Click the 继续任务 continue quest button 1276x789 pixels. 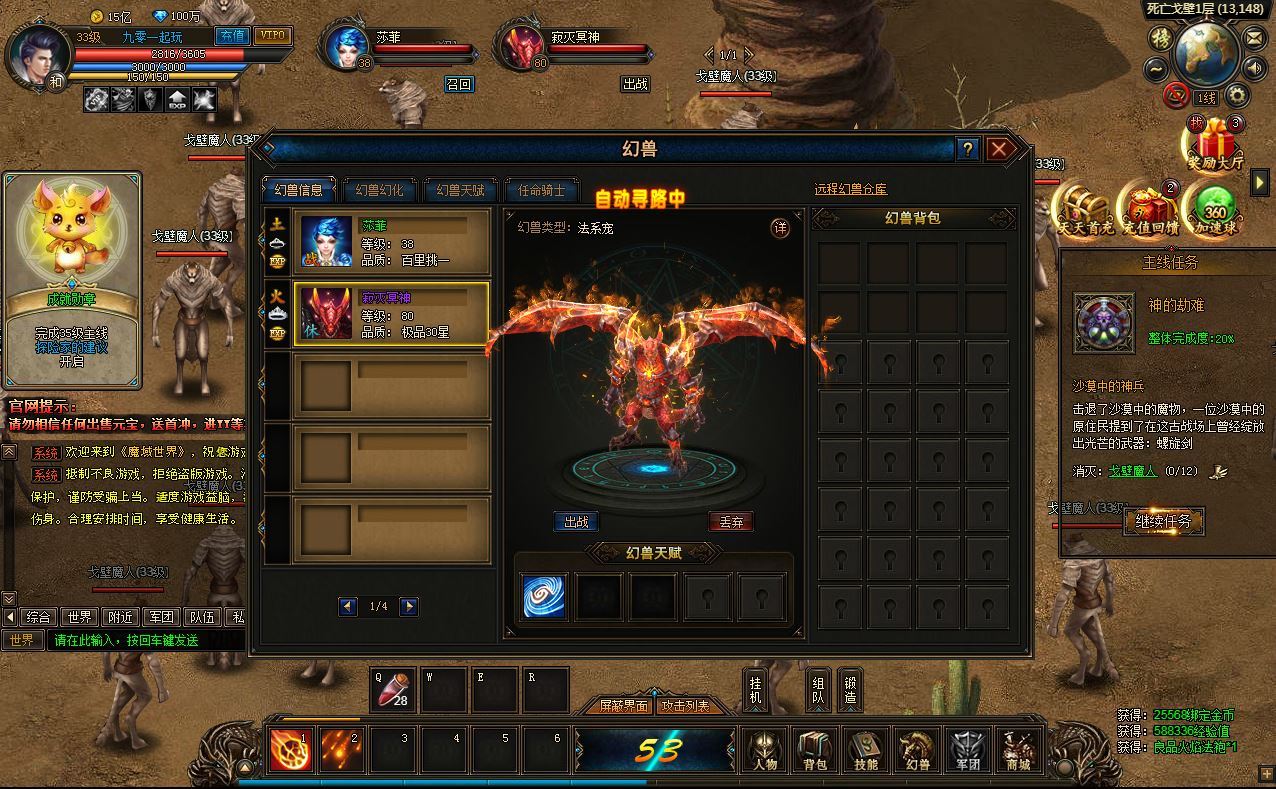(1163, 521)
